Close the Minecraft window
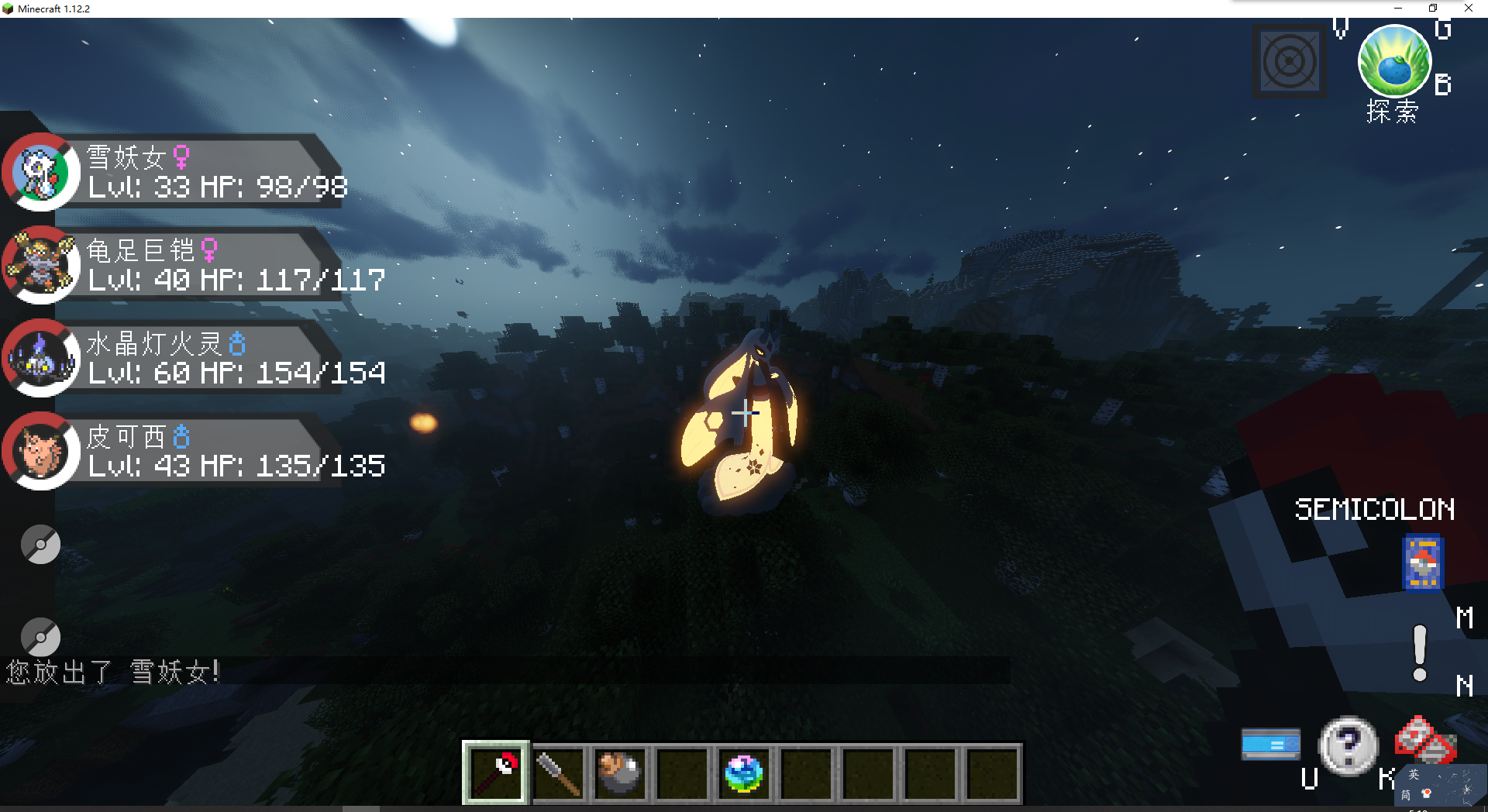 pos(1468,9)
